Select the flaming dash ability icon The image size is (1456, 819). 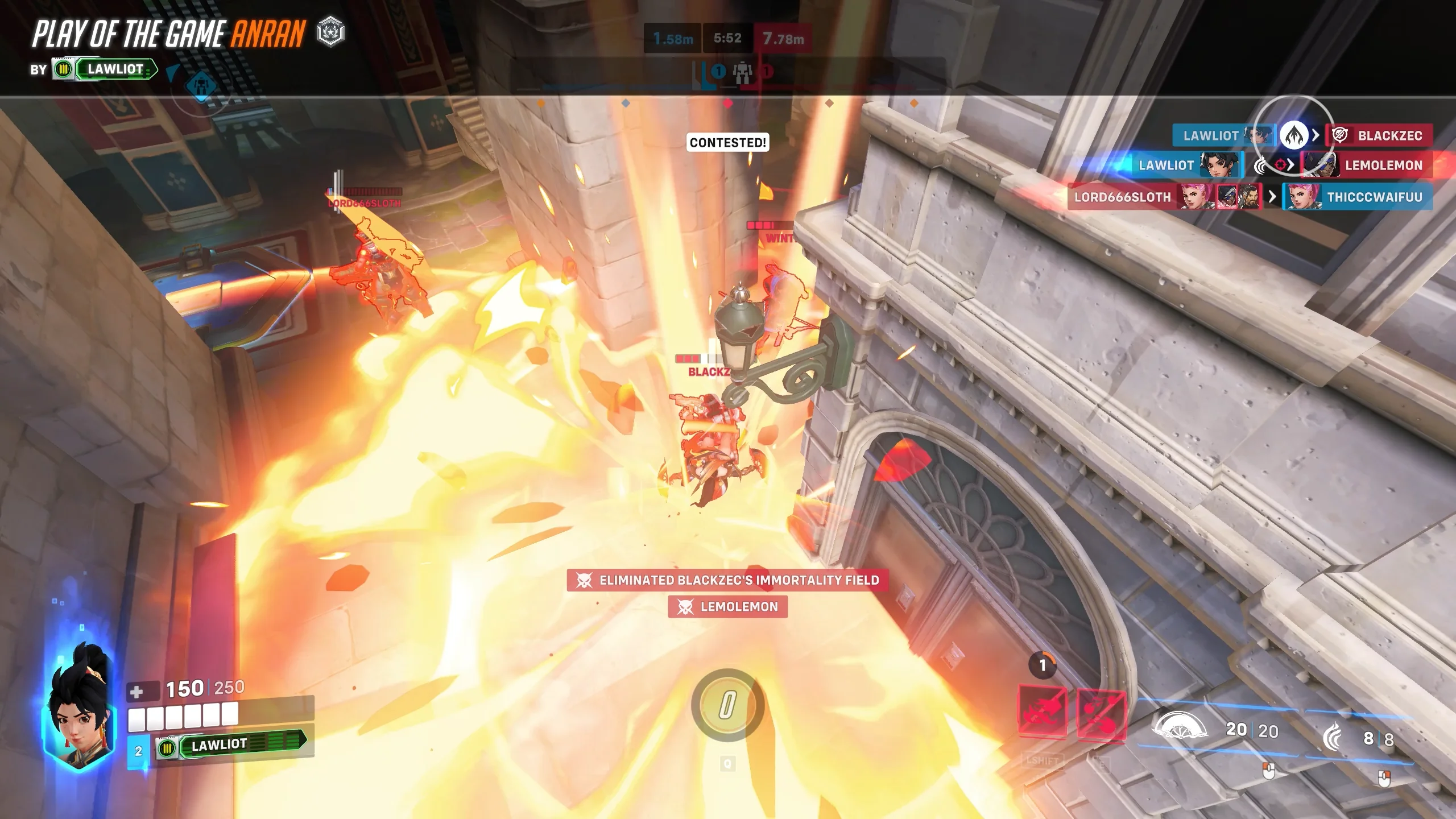coord(1041,712)
